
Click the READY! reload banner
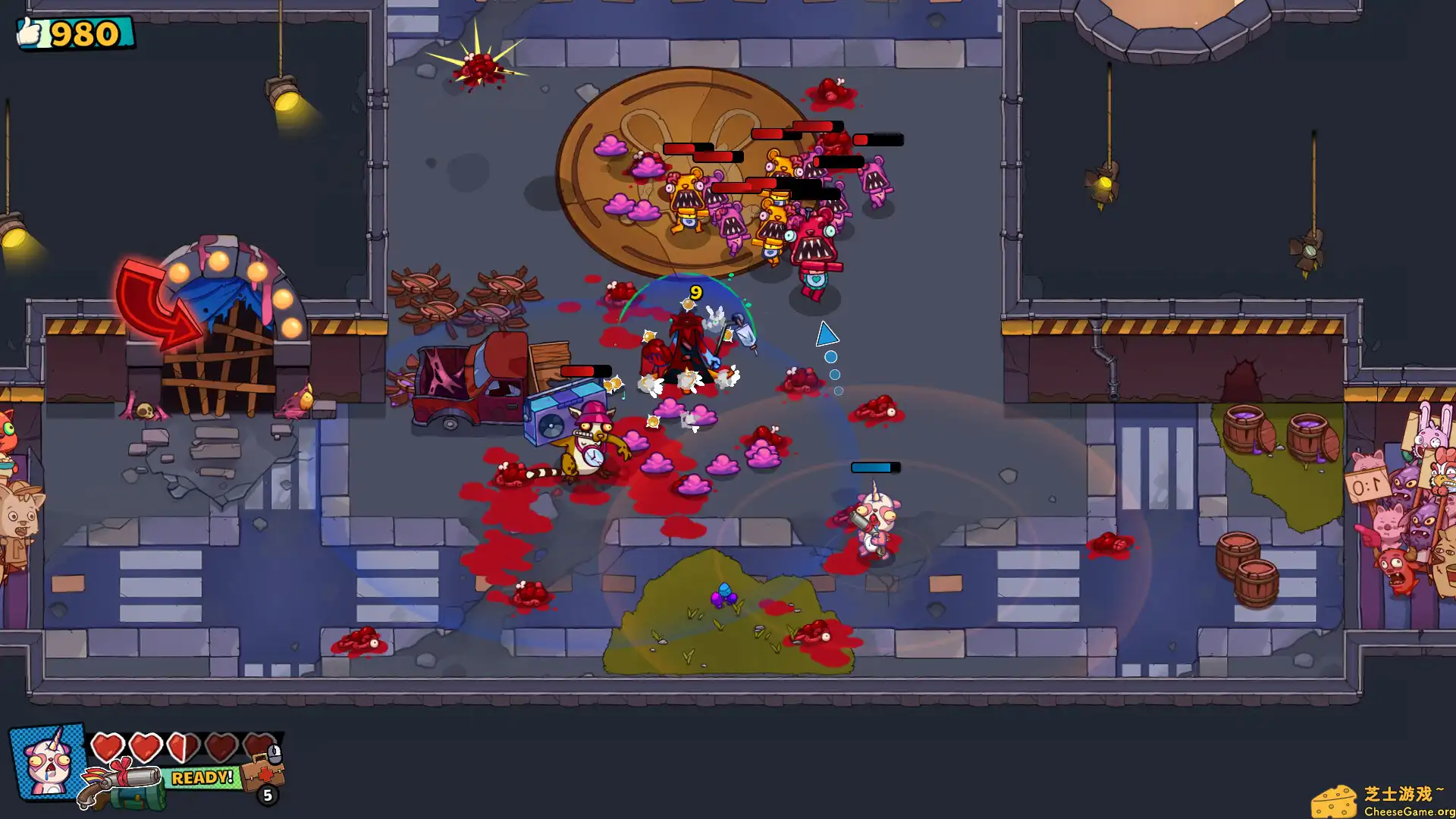tap(202, 779)
